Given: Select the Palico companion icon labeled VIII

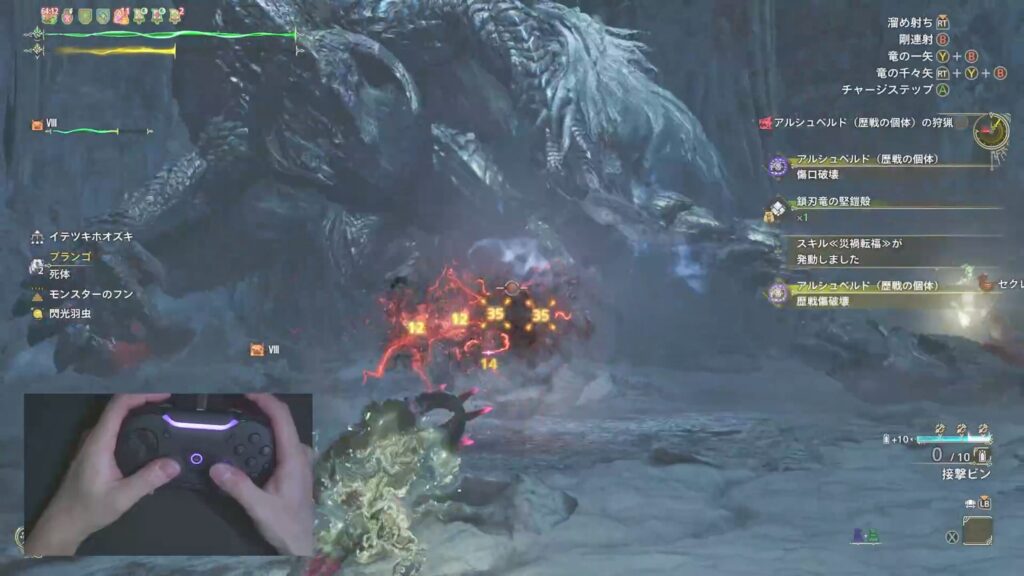Looking at the screenshot, I should point(38,125).
